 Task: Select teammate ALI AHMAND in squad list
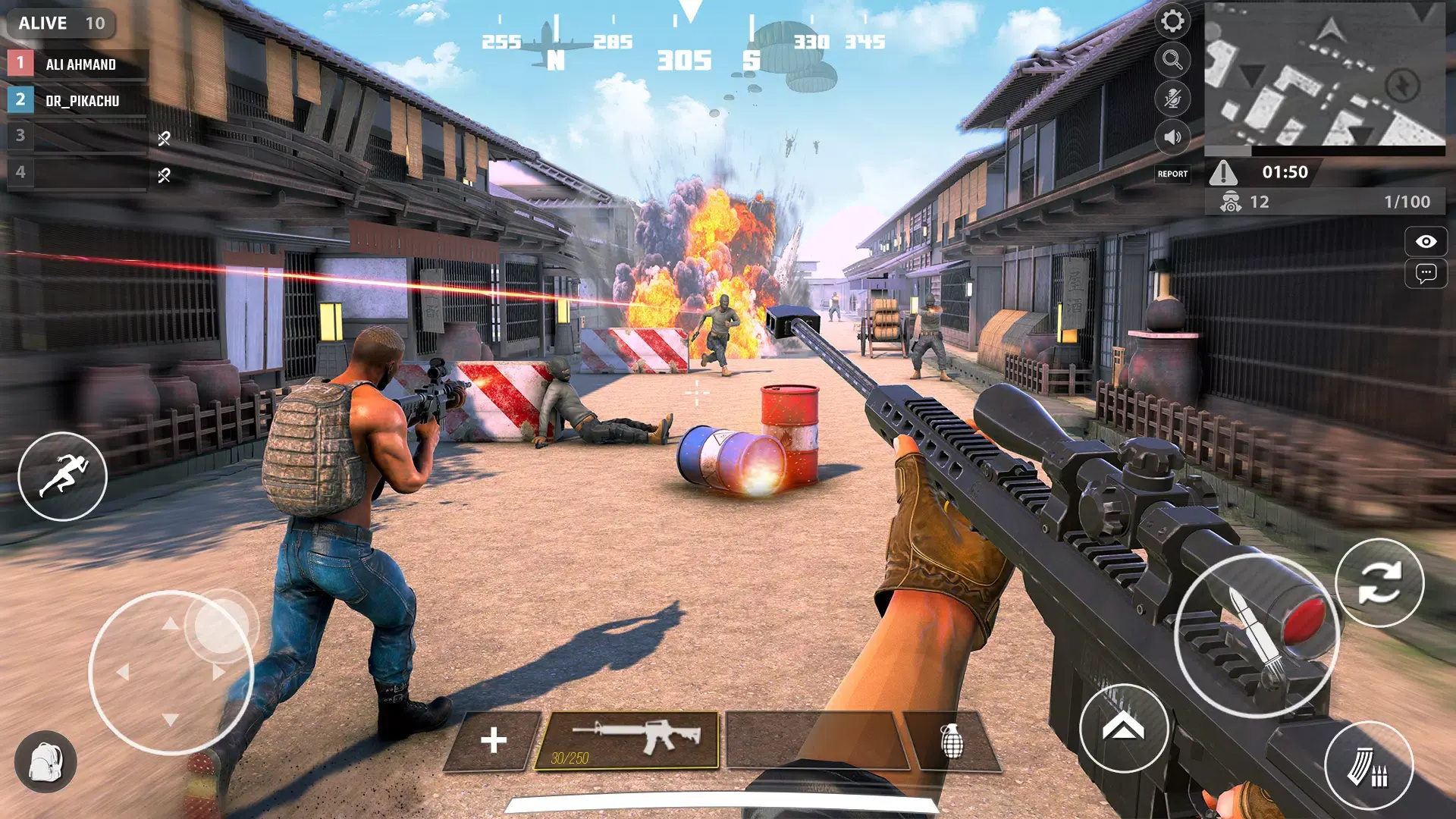coord(79,64)
